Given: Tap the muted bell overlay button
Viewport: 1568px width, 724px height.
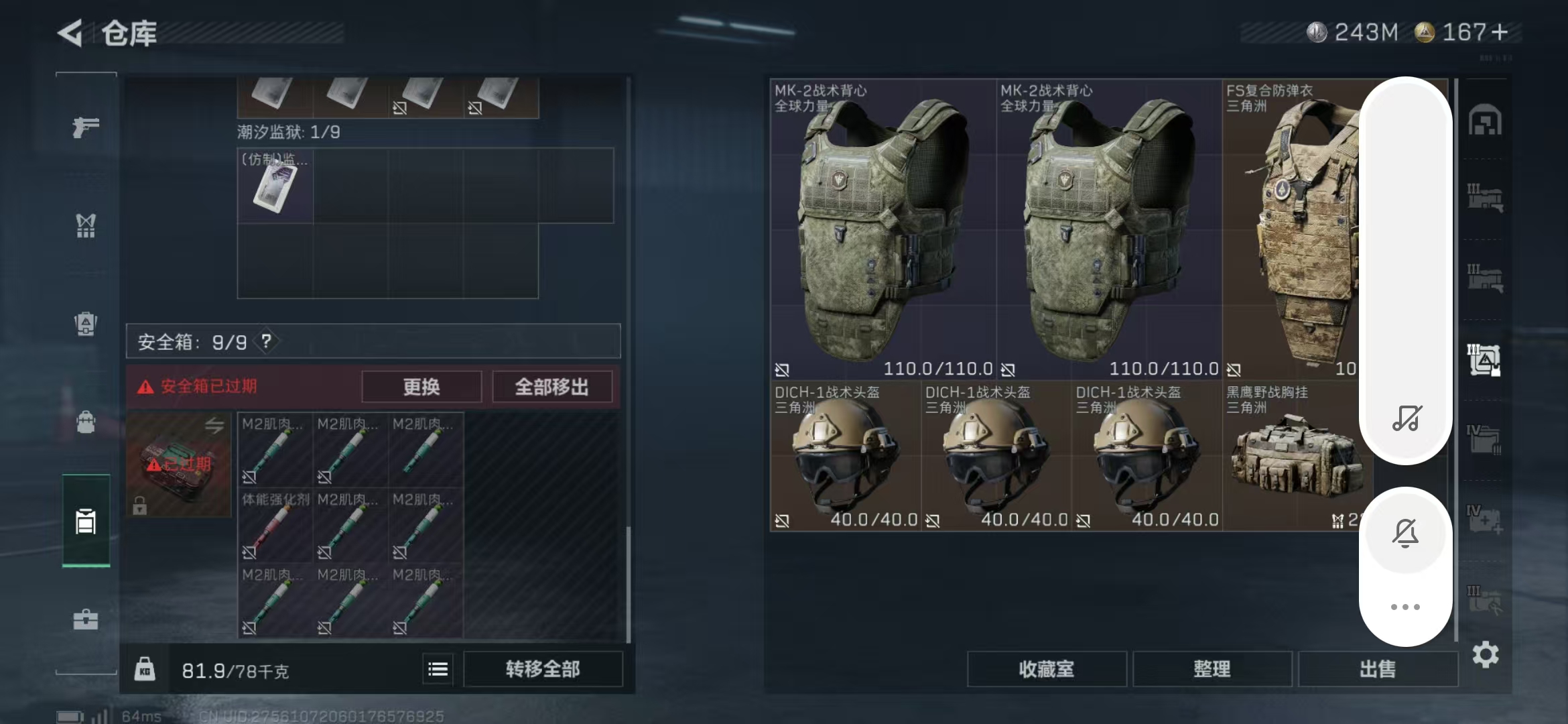Looking at the screenshot, I should (1405, 534).
